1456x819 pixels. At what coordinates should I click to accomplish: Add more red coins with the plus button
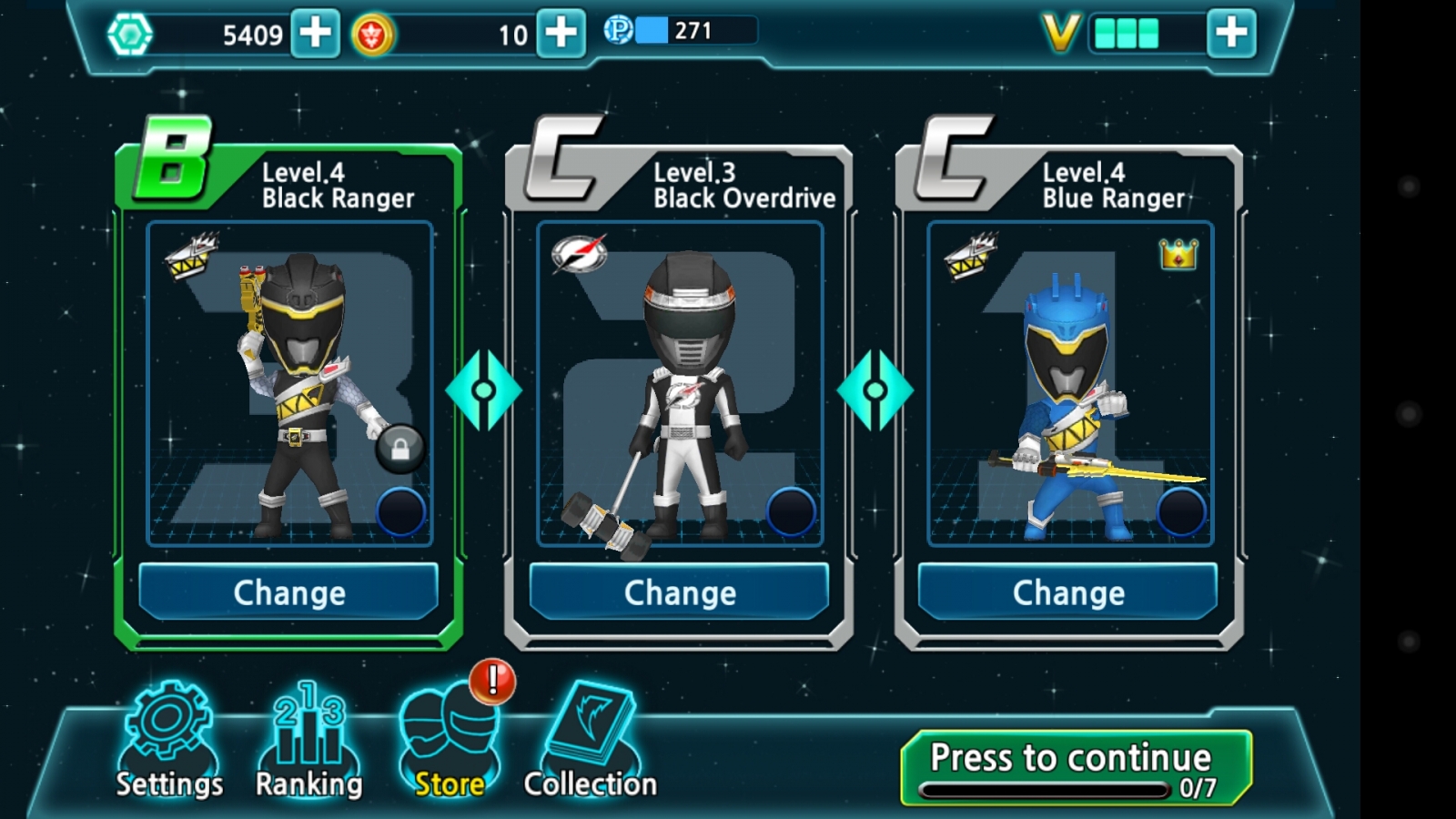[x=561, y=34]
